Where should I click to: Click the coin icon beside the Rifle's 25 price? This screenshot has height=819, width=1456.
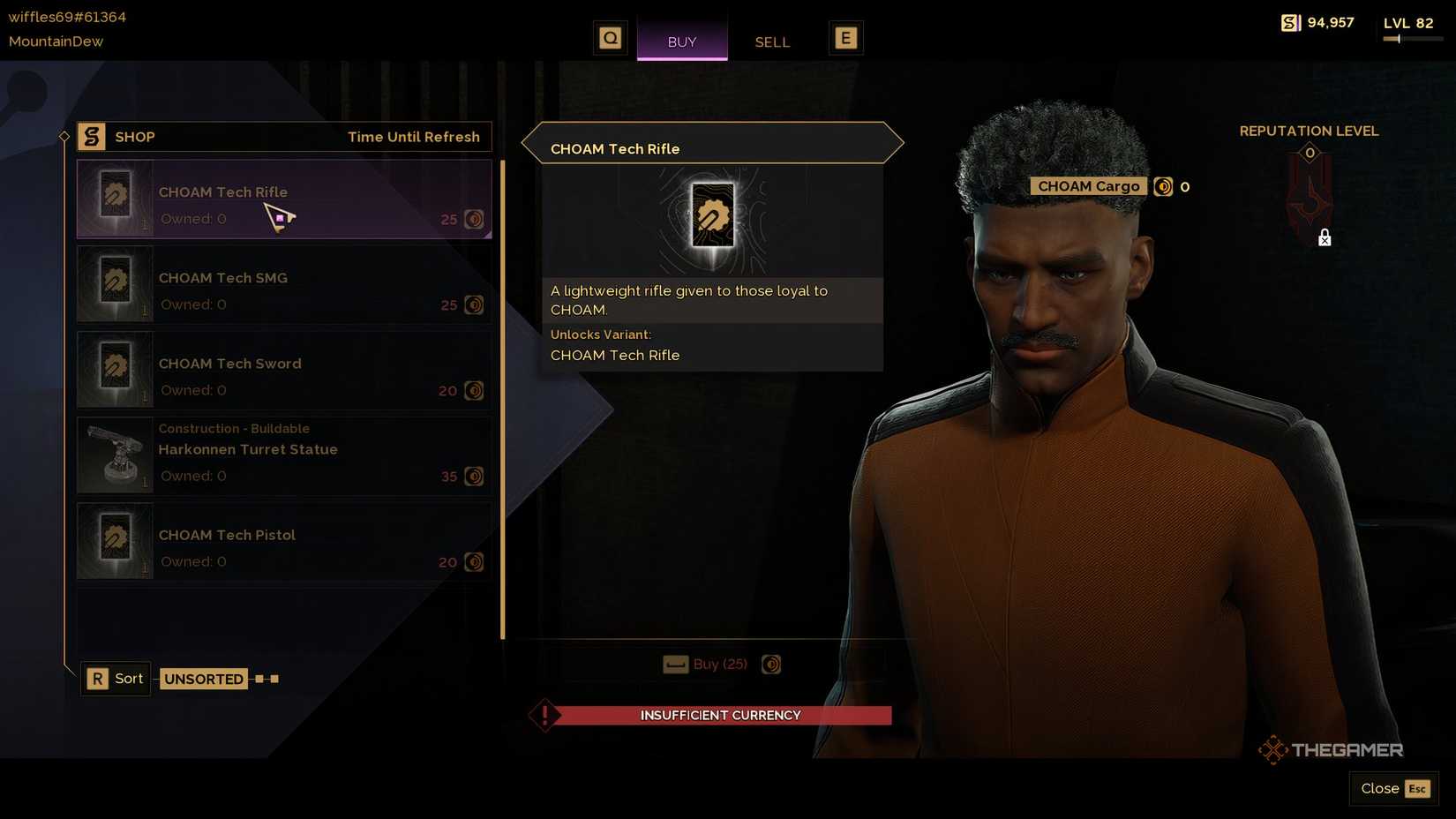[x=474, y=220]
